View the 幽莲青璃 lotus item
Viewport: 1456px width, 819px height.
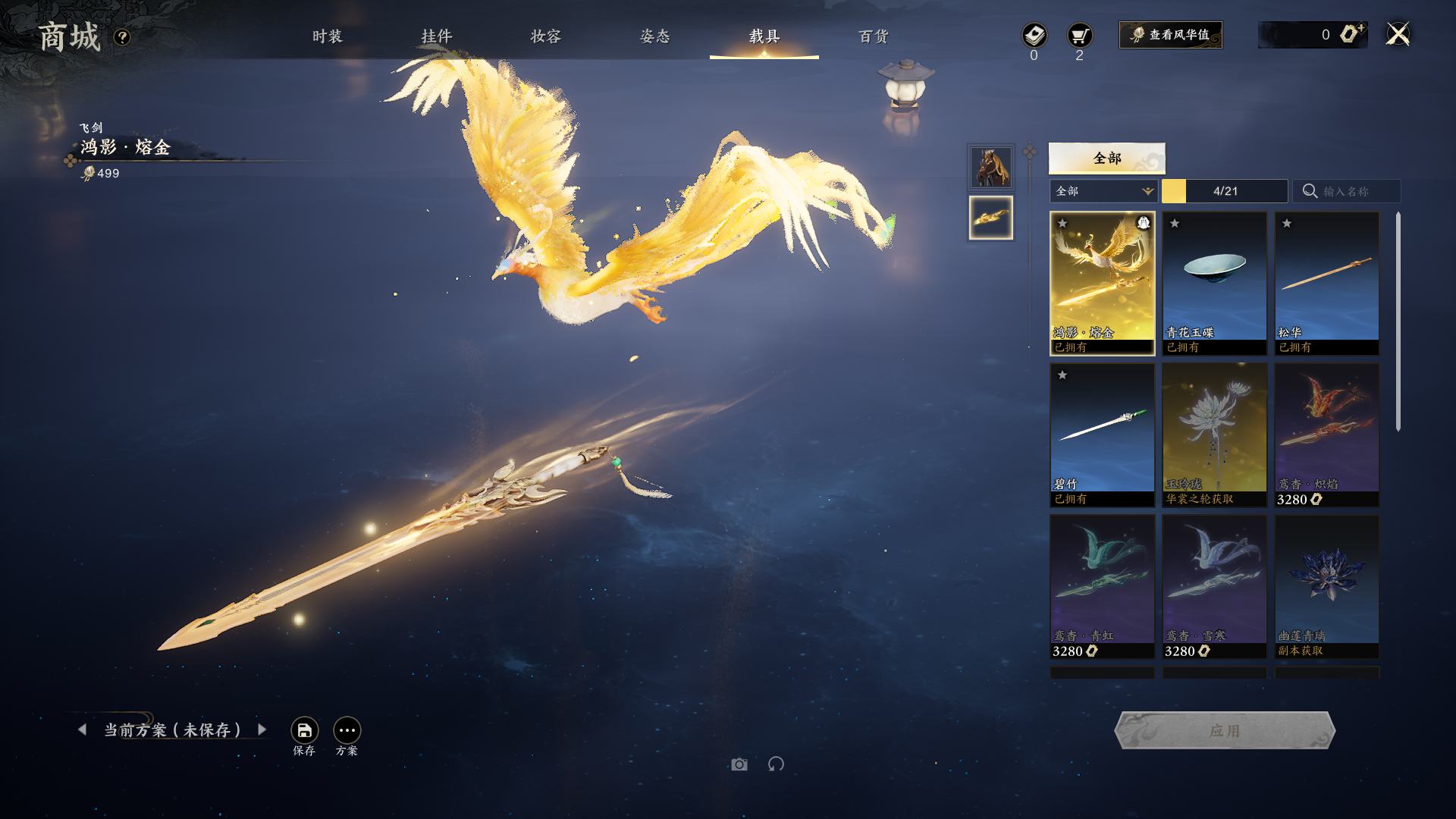[x=1326, y=585]
